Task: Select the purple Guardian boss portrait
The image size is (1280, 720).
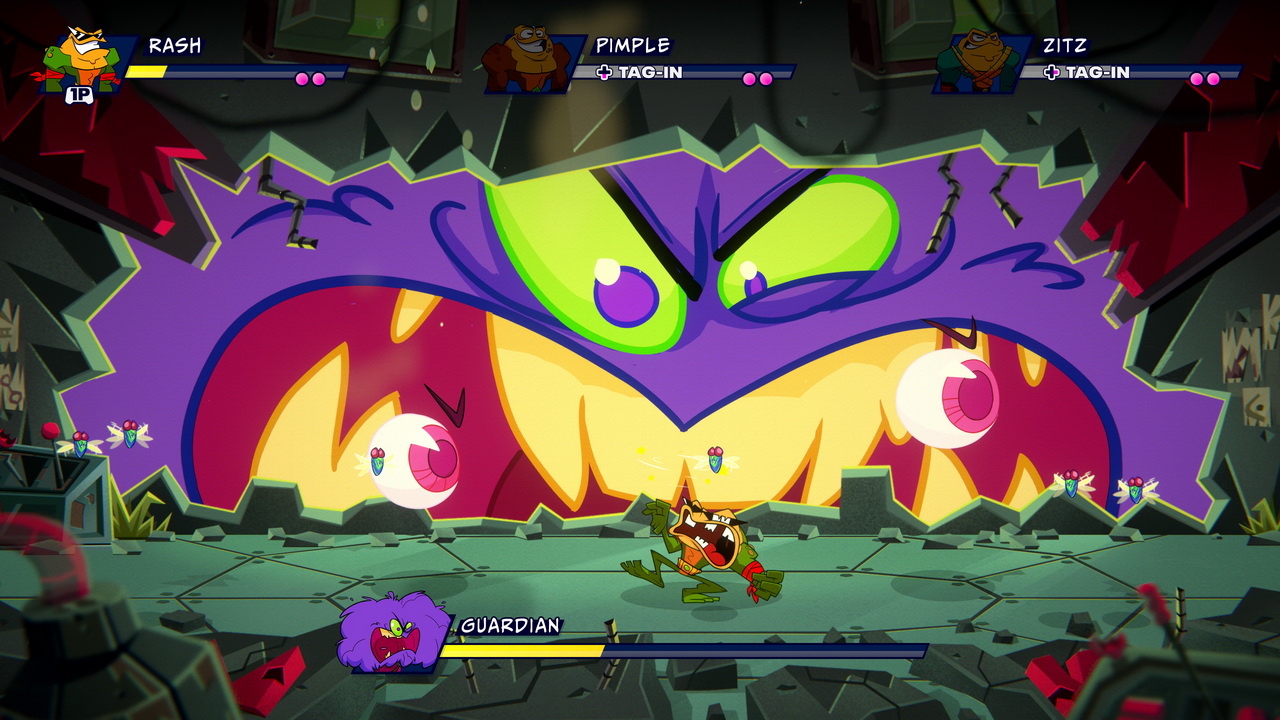Action: 391,633
